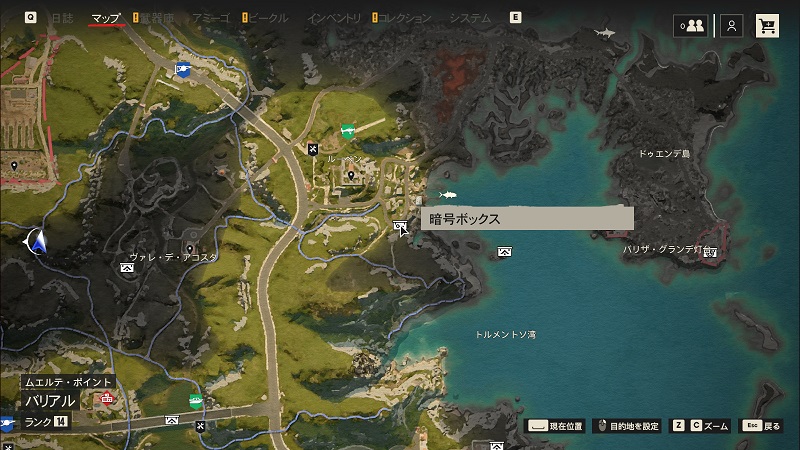Click the blue helicopter marker in the north-west

click(181, 69)
